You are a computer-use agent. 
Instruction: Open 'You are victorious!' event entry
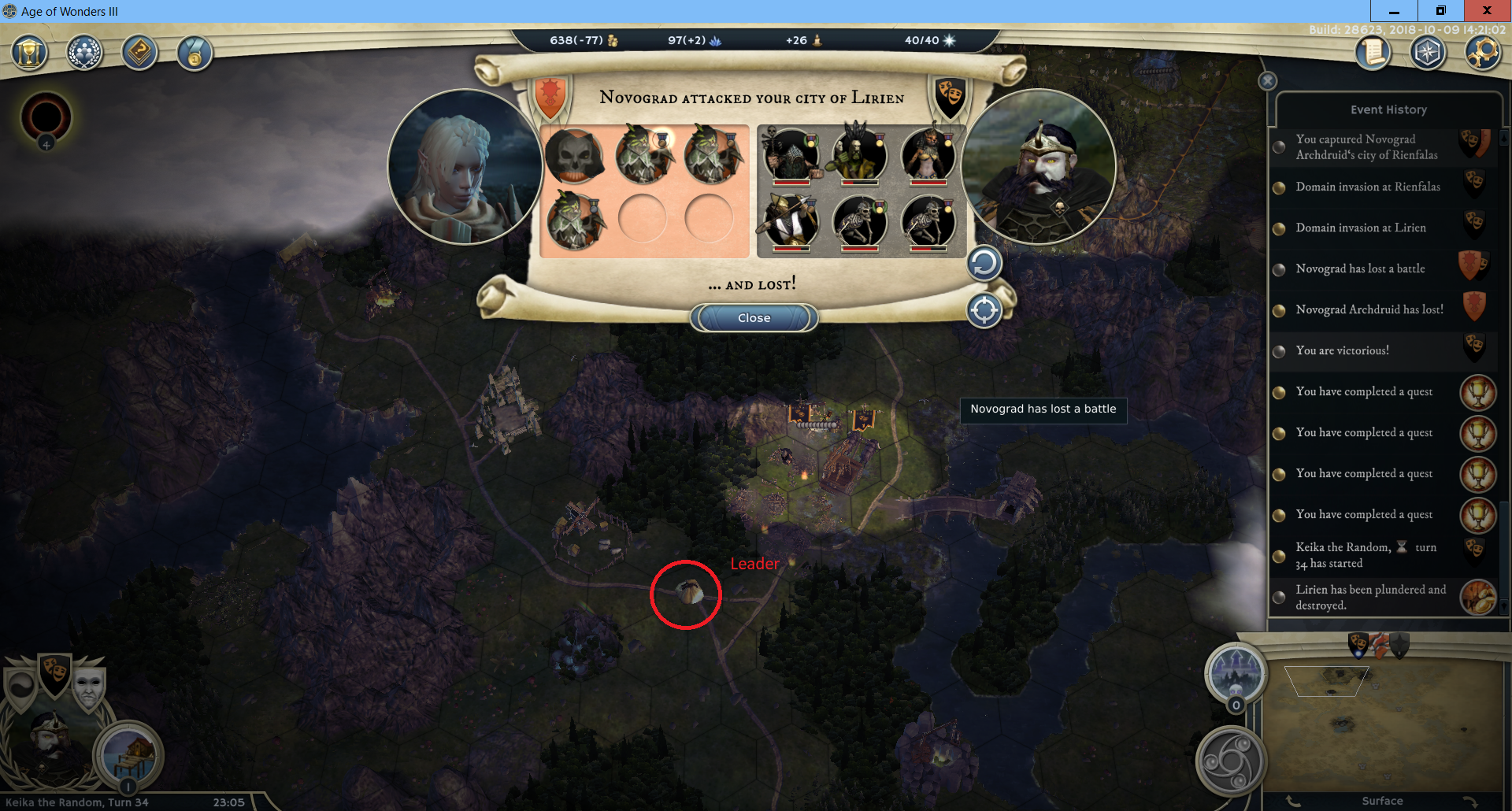[x=1342, y=350]
